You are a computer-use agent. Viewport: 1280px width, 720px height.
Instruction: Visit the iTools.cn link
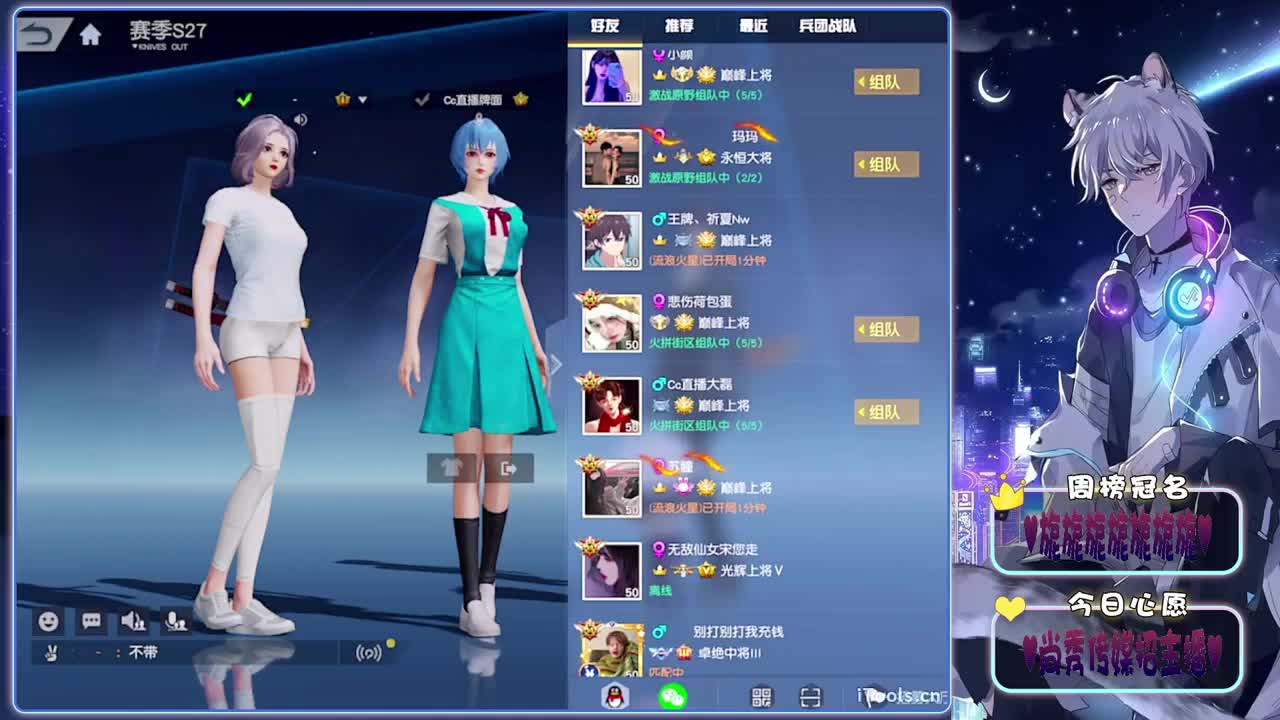(895, 698)
